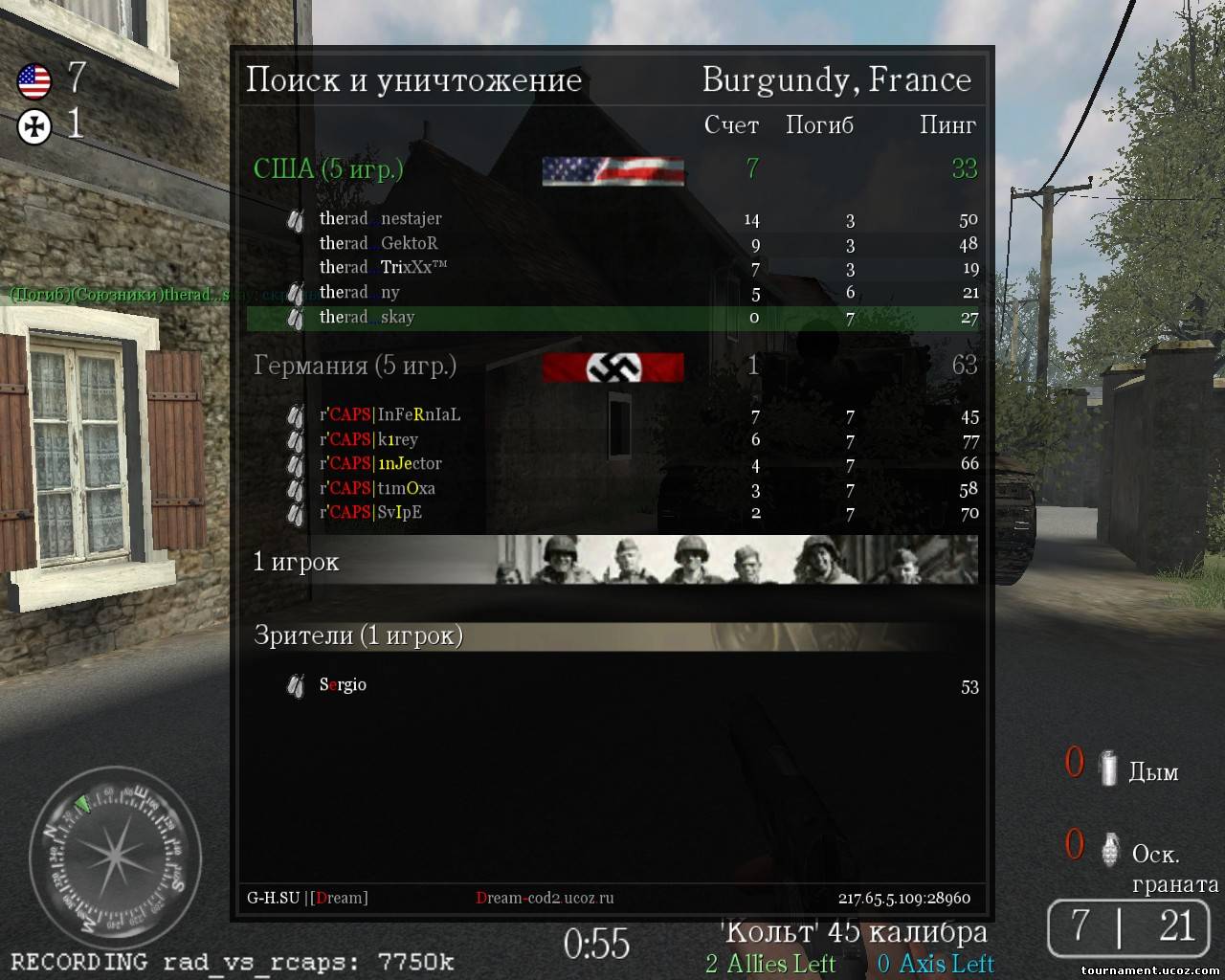
Task: Click the Germany team flag banner
Action: pos(612,367)
